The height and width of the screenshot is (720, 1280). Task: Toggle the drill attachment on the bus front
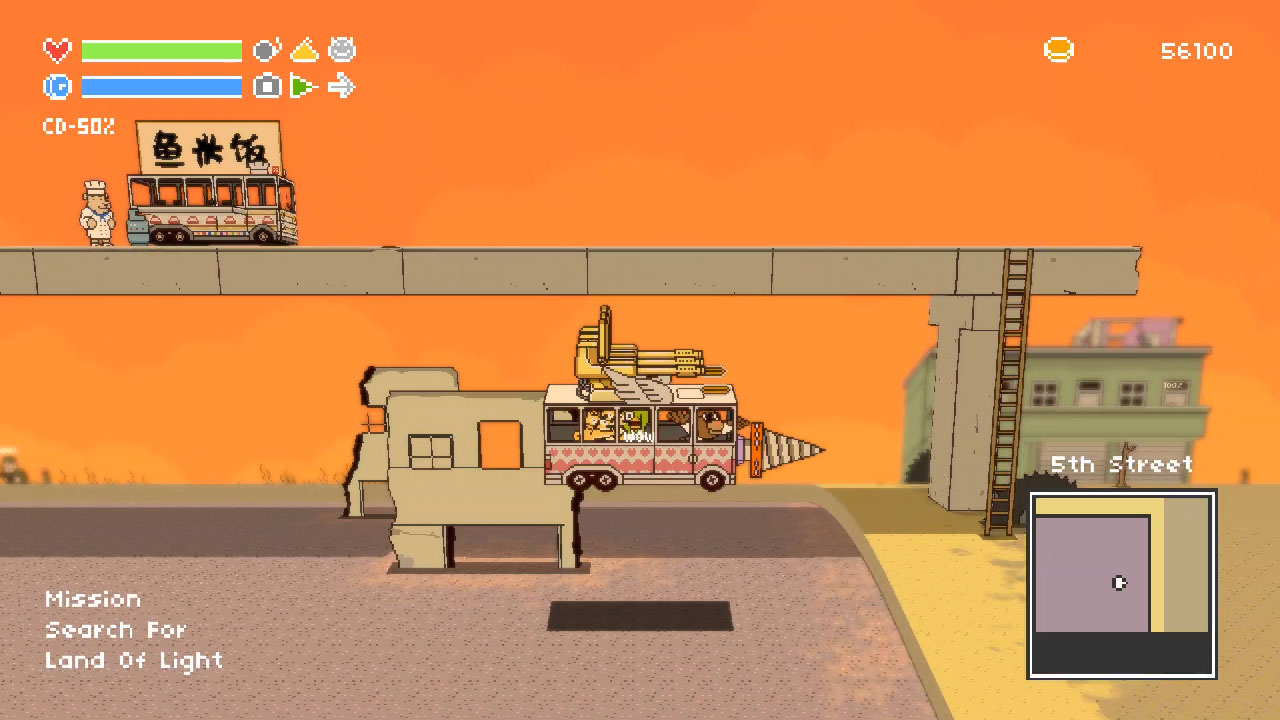coord(785,449)
